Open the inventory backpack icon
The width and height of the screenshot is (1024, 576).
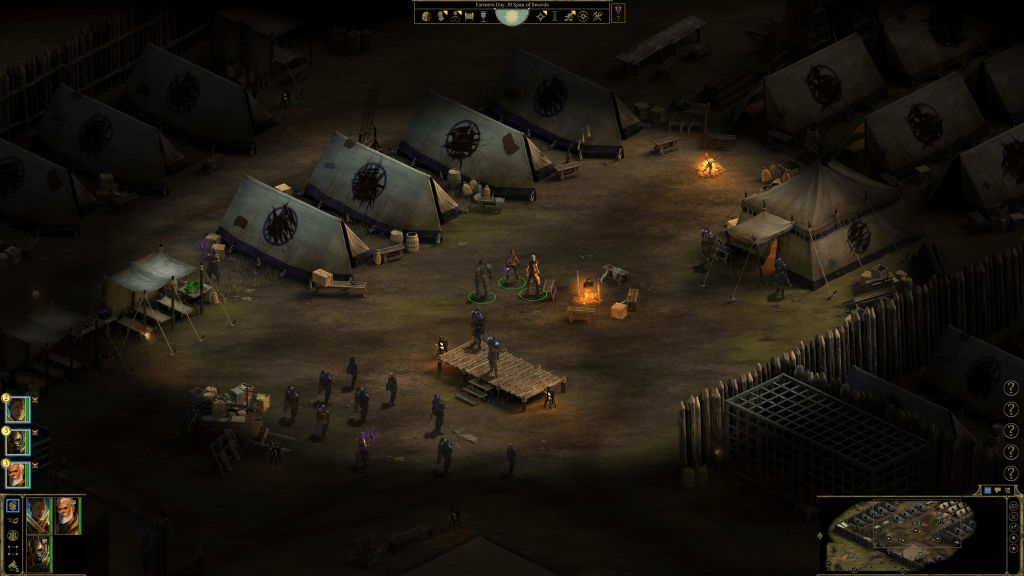[426, 16]
